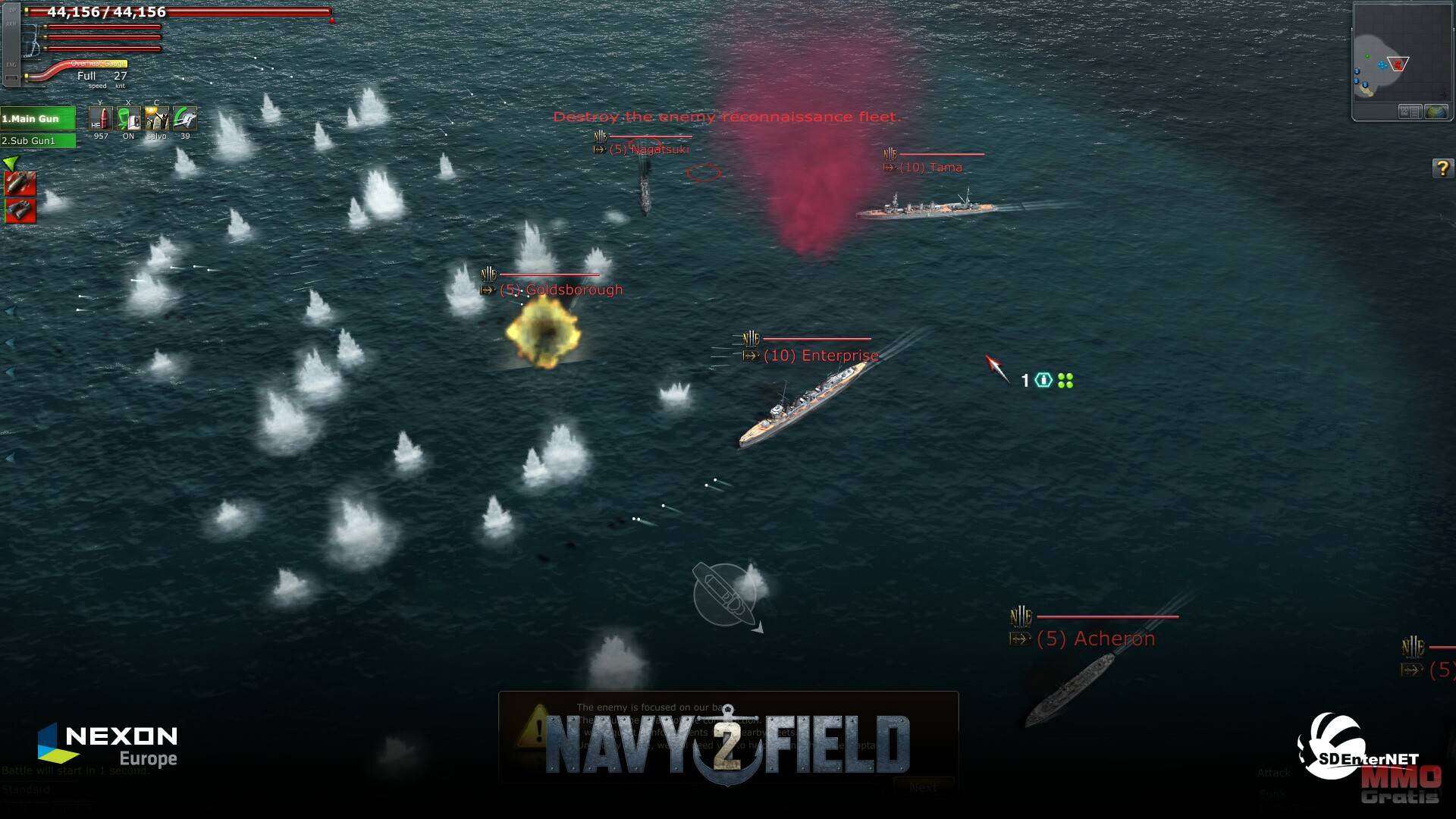Viewport: 1456px width, 819px height.
Task: Collapse the skill list with green arrow
Action: click(x=10, y=162)
